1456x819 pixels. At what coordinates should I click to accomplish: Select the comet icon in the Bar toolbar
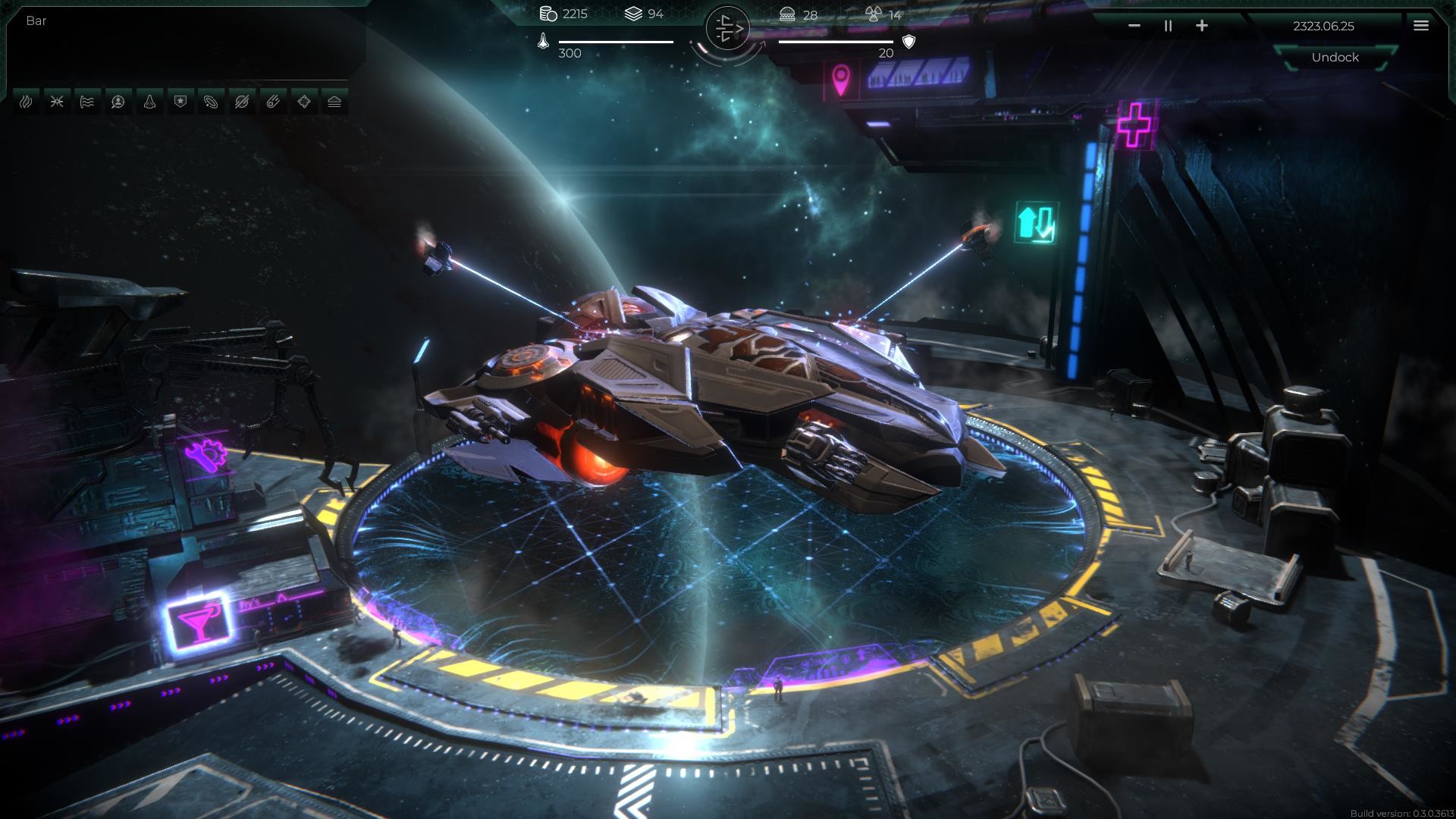(271, 102)
